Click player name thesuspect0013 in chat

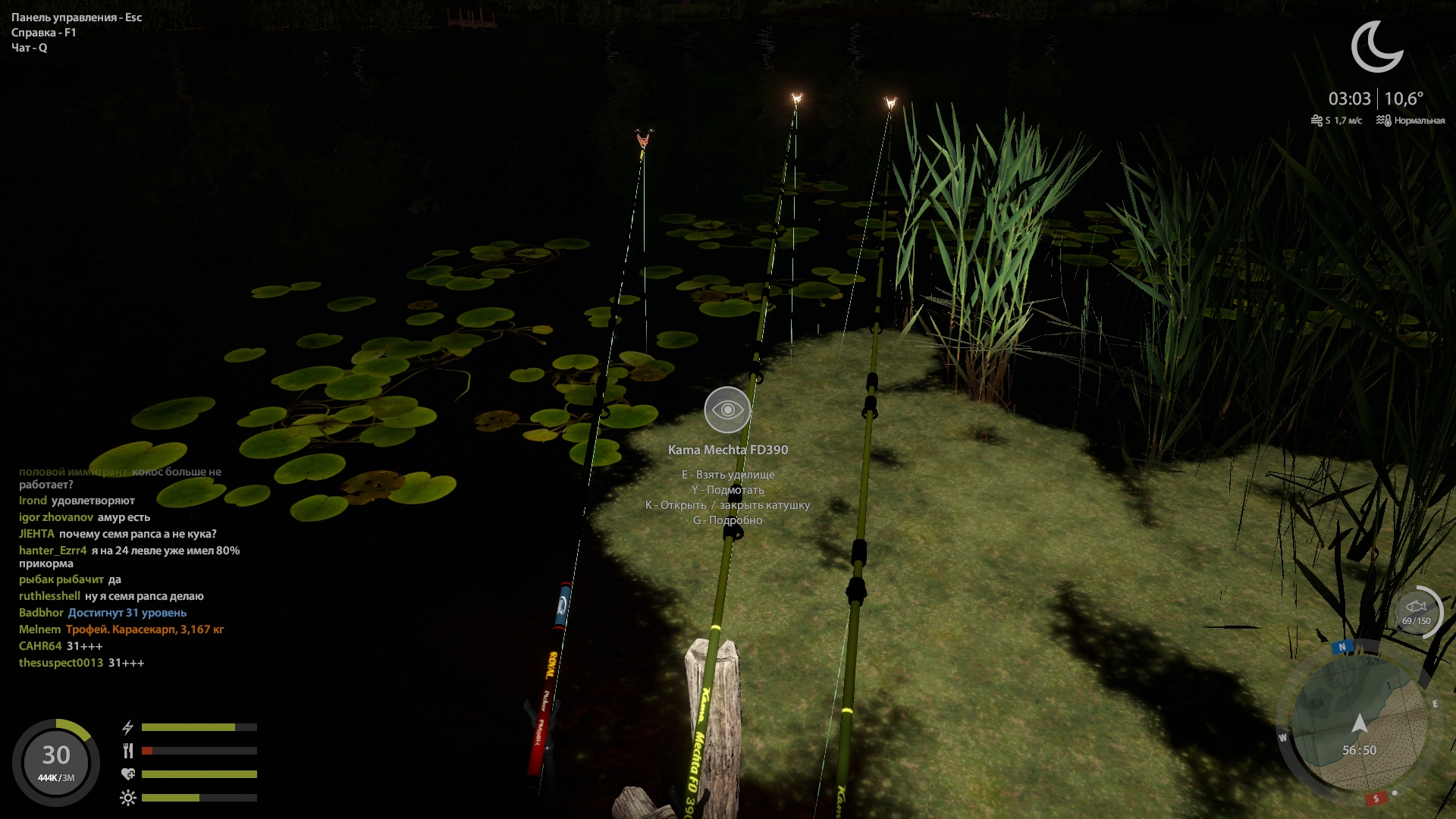click(61, 663)
